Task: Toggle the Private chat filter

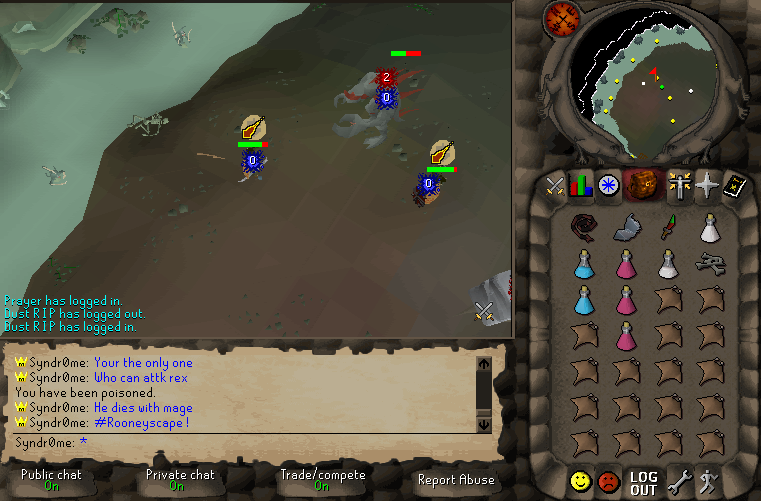Action: 180,480
